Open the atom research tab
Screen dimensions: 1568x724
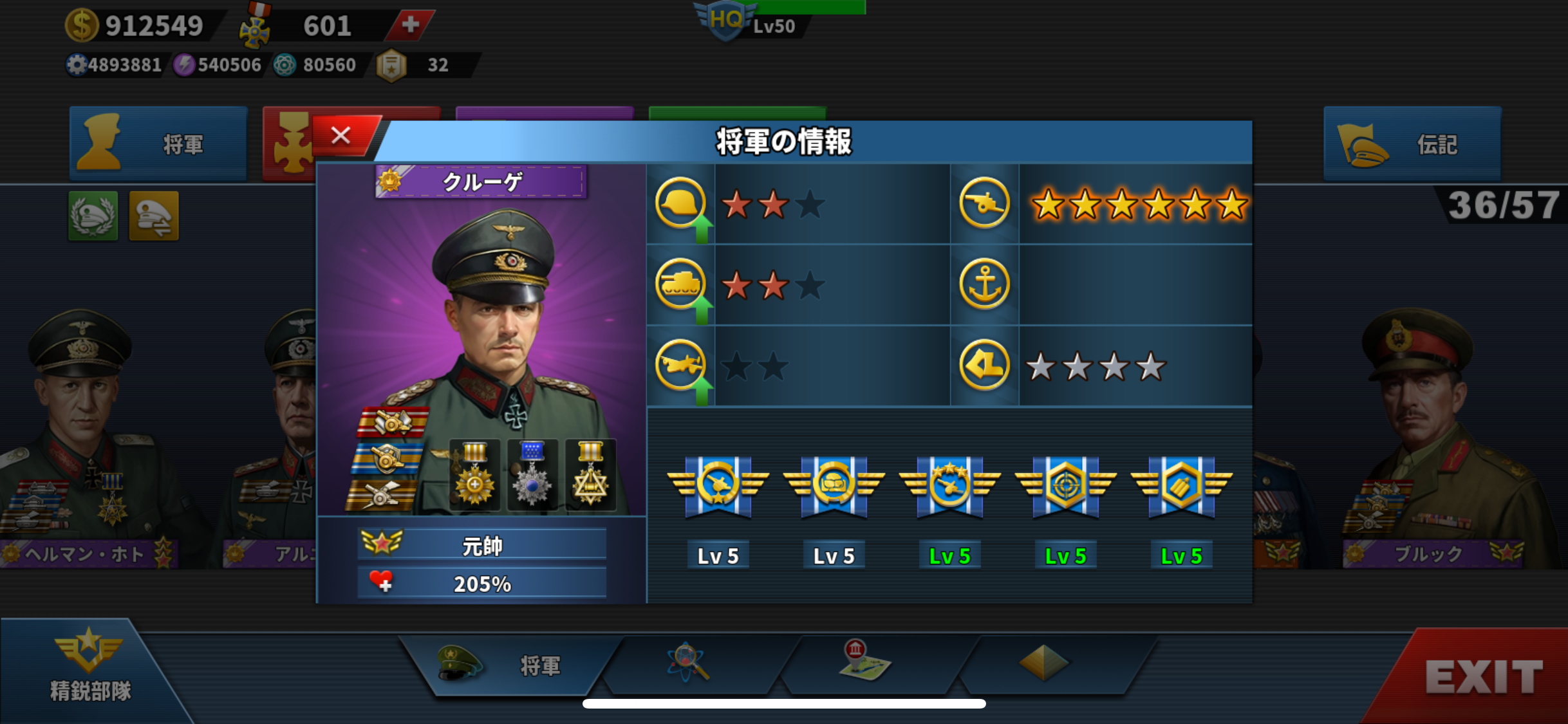pyautogui.click(x=688, y=663)
